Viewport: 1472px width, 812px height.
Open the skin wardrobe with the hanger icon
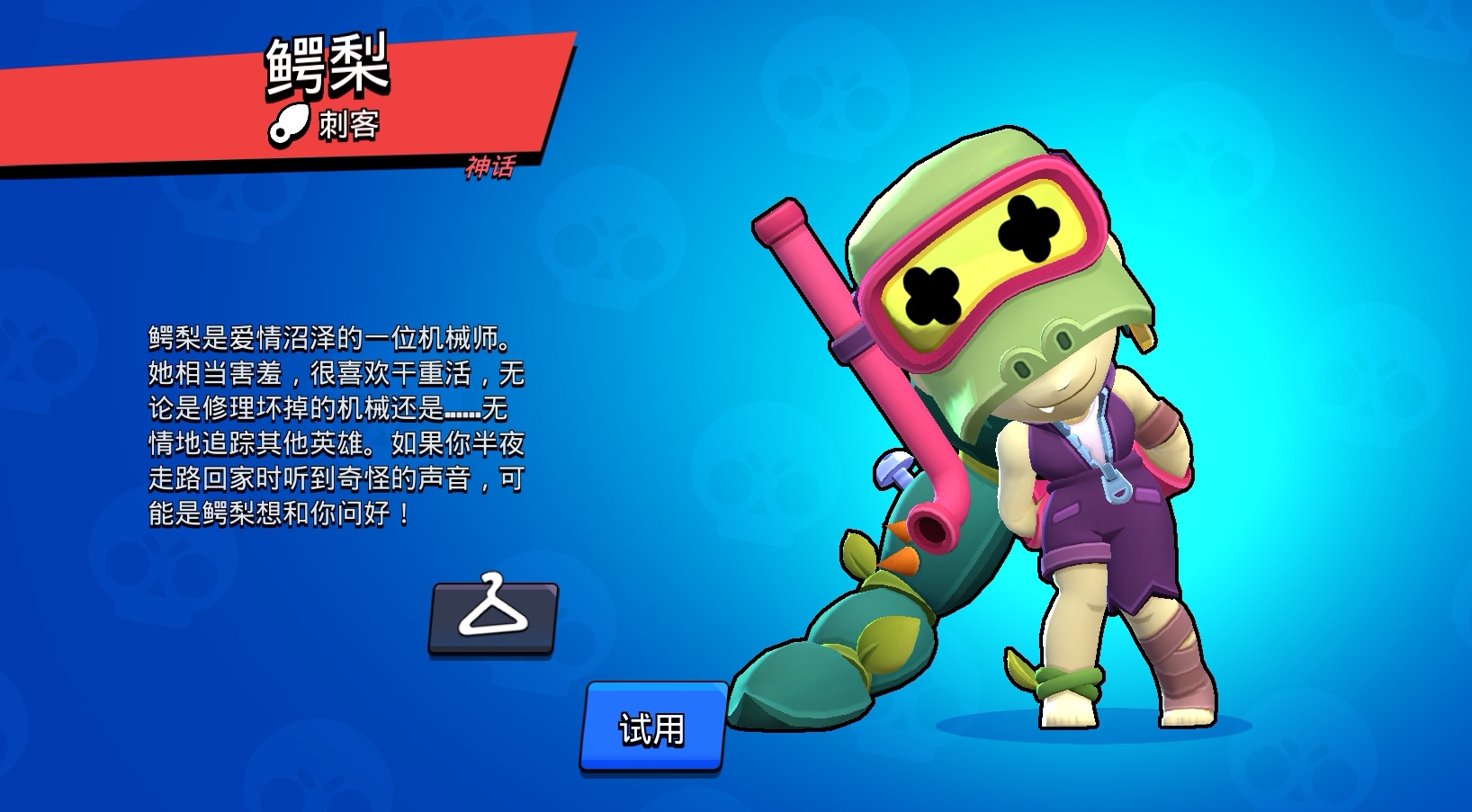tap(496, 616)
